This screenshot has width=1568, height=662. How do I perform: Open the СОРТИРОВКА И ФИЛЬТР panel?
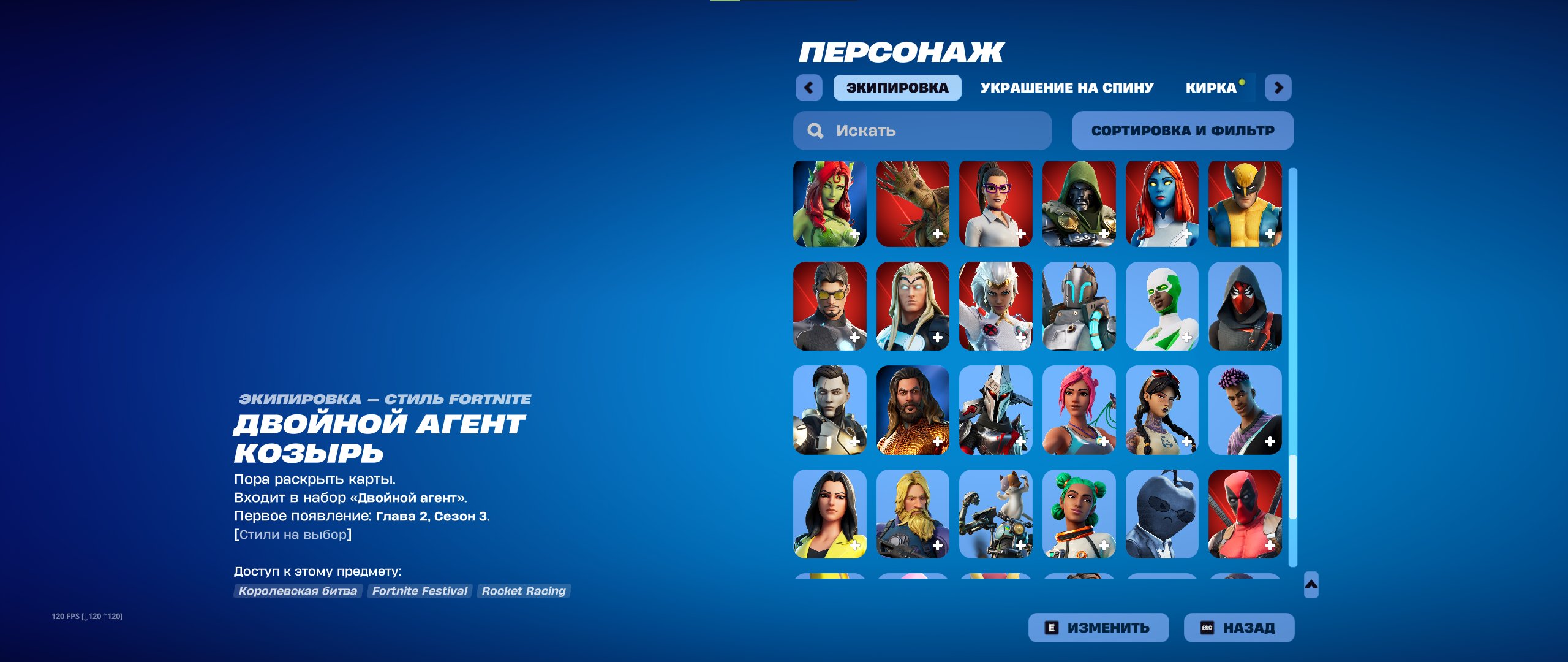(x=1182, y=130)
